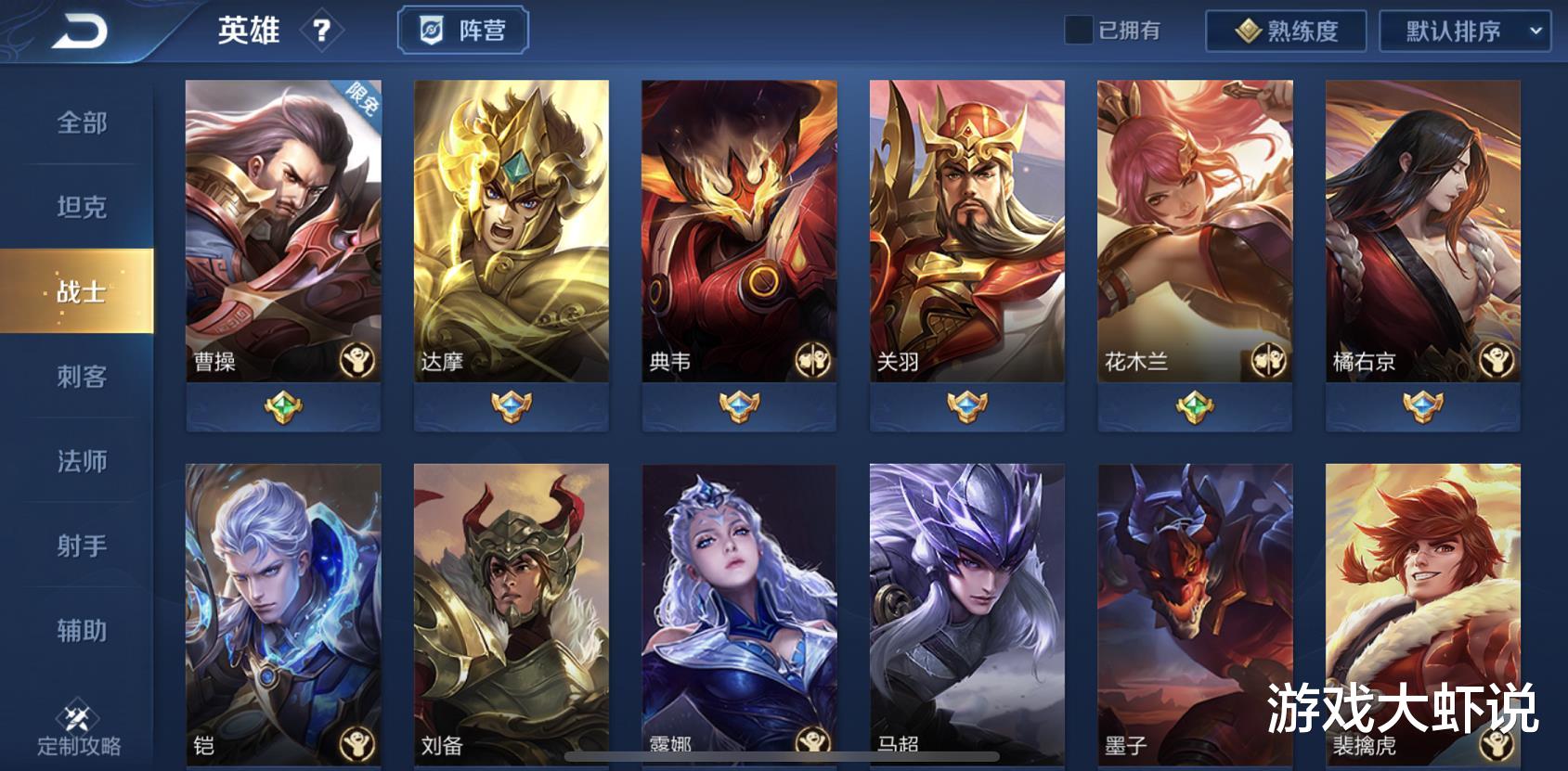Enable the 已拥有 owned-heroes checkbox
Screen dimensions: 1568x771
1077,29
